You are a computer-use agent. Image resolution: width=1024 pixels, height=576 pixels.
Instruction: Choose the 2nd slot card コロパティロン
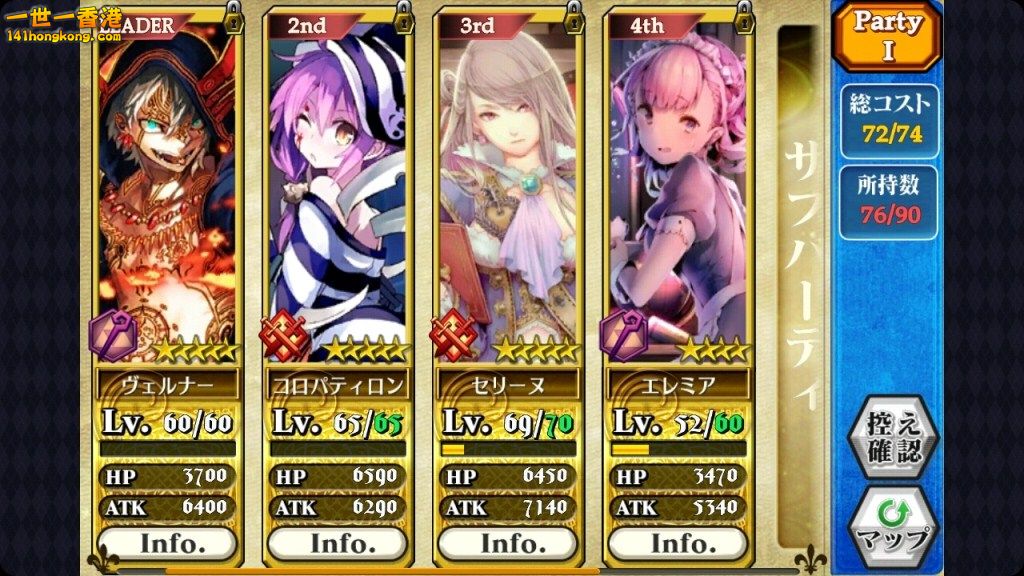pos(337,200)
